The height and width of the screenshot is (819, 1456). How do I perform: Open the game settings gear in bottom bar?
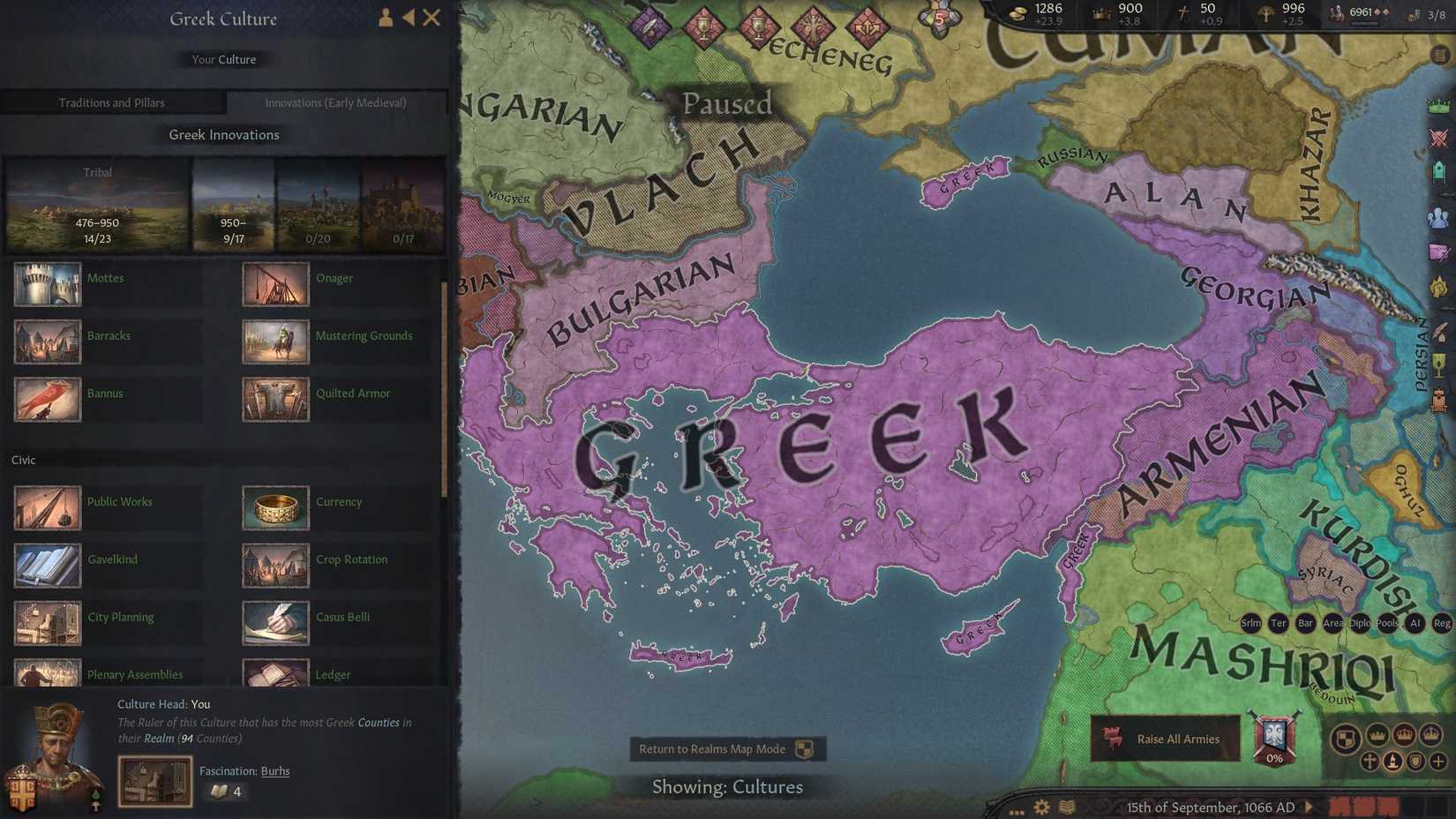coord(1042,808)
